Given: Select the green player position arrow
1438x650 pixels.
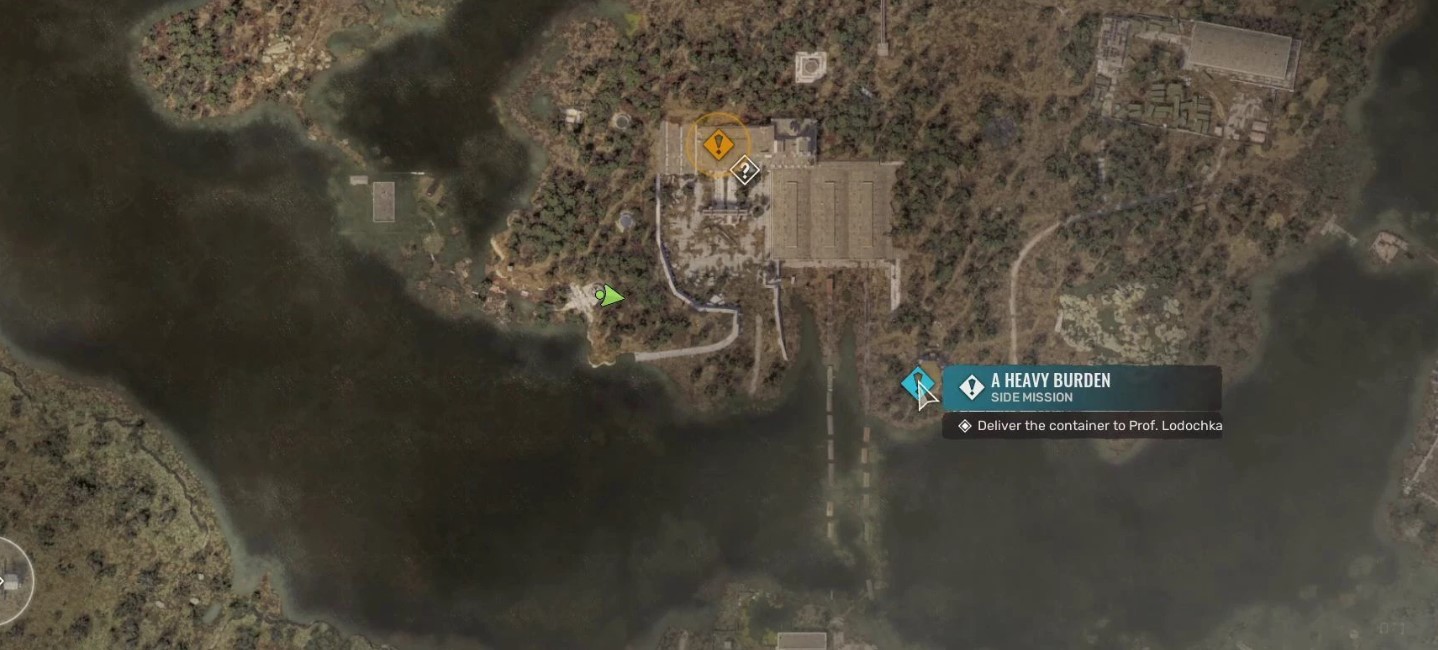Looking at the screenshot, I should [609, 296].
